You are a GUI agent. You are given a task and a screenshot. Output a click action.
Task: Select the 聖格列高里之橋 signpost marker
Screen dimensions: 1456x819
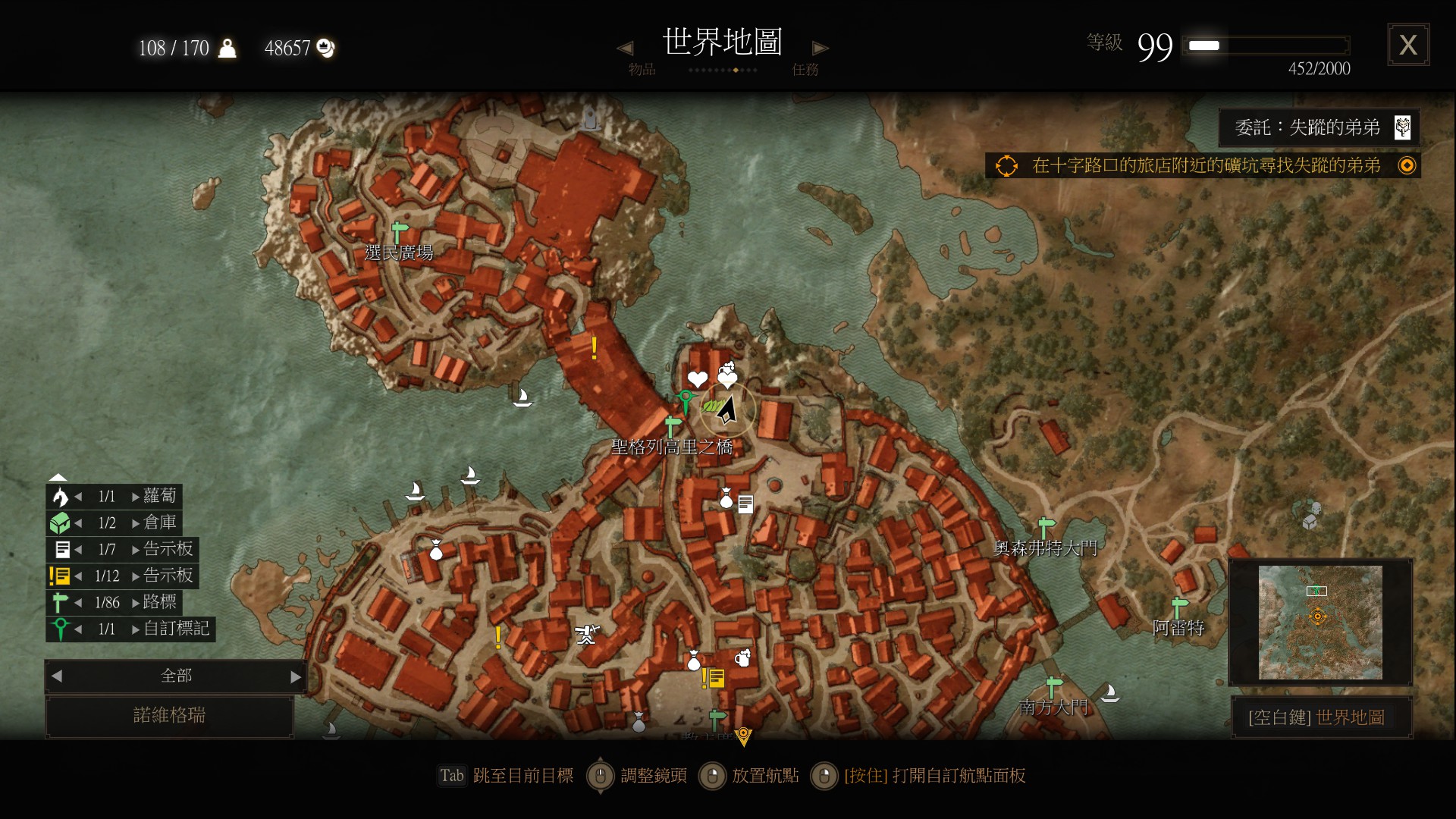click(672, 425)
